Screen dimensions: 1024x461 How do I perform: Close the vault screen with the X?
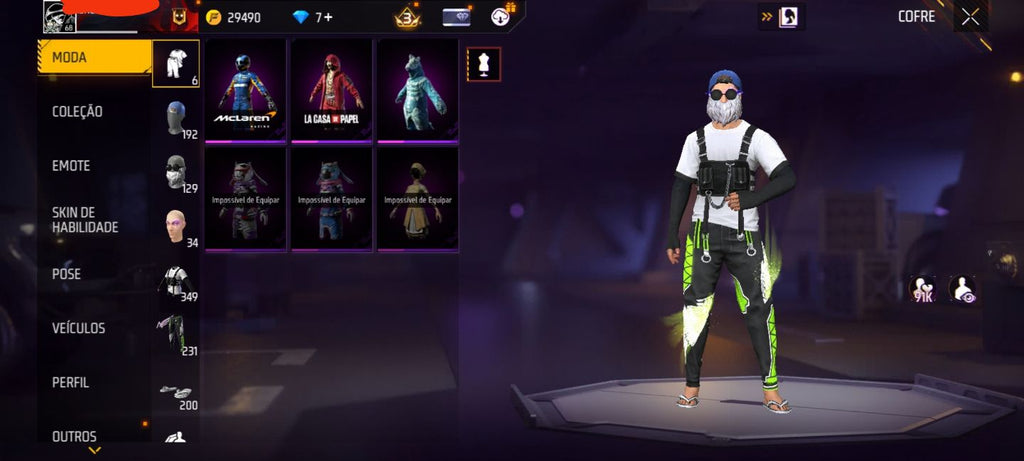970,17
